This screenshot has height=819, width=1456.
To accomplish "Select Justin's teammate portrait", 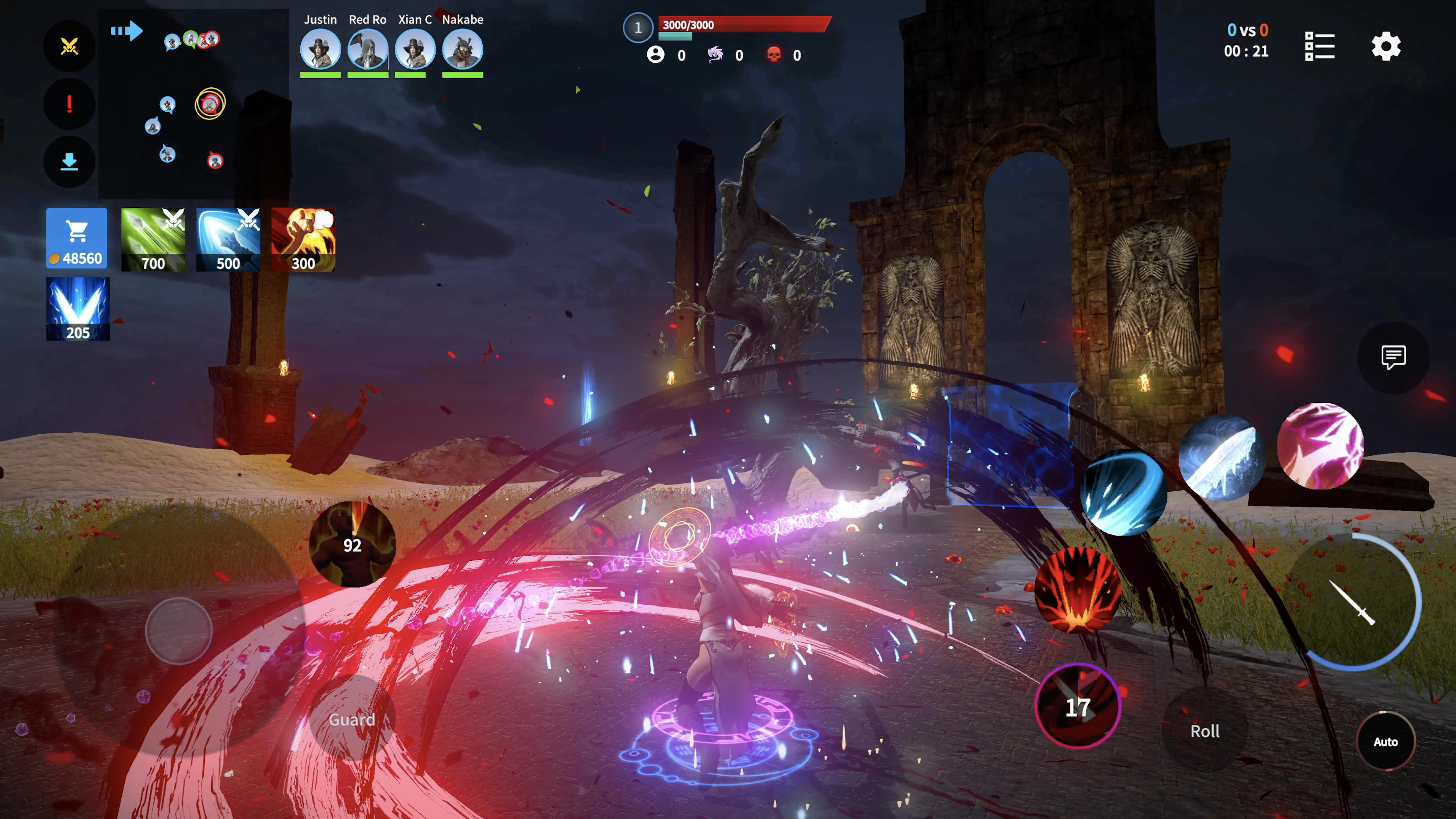I will (x=320, y=50).
